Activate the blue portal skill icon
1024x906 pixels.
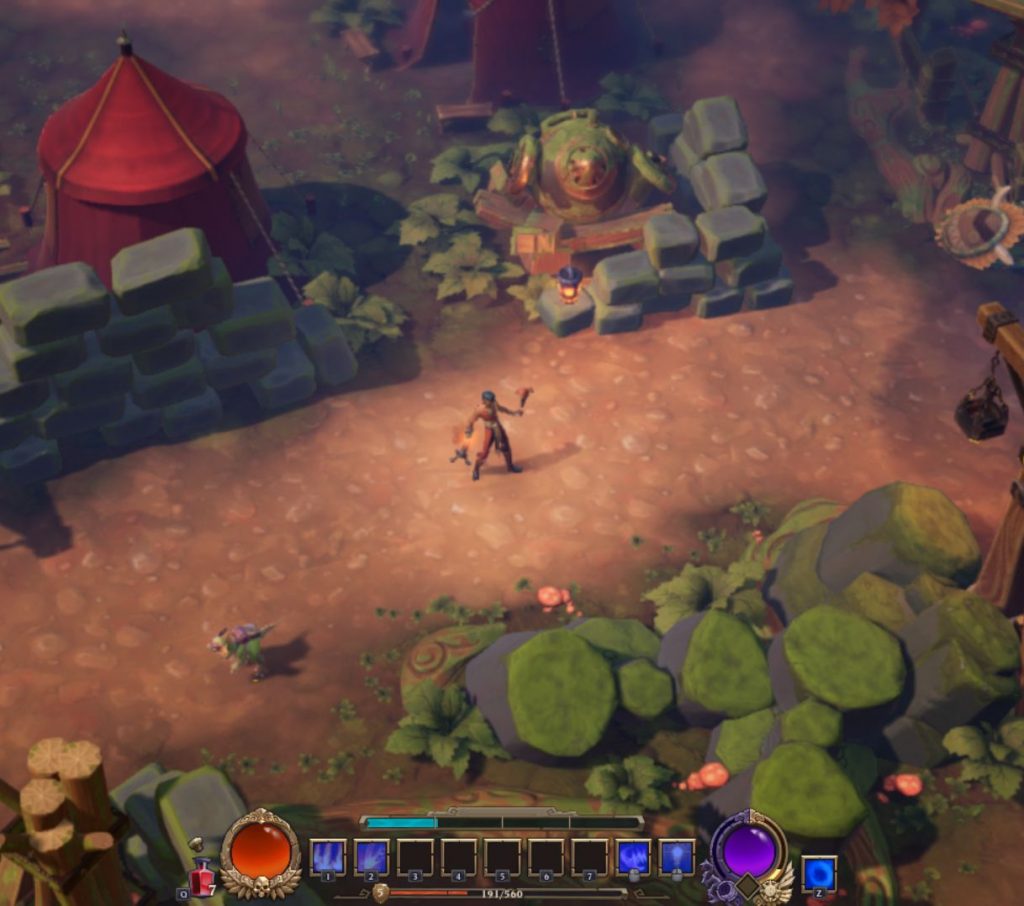pos(819,873)
